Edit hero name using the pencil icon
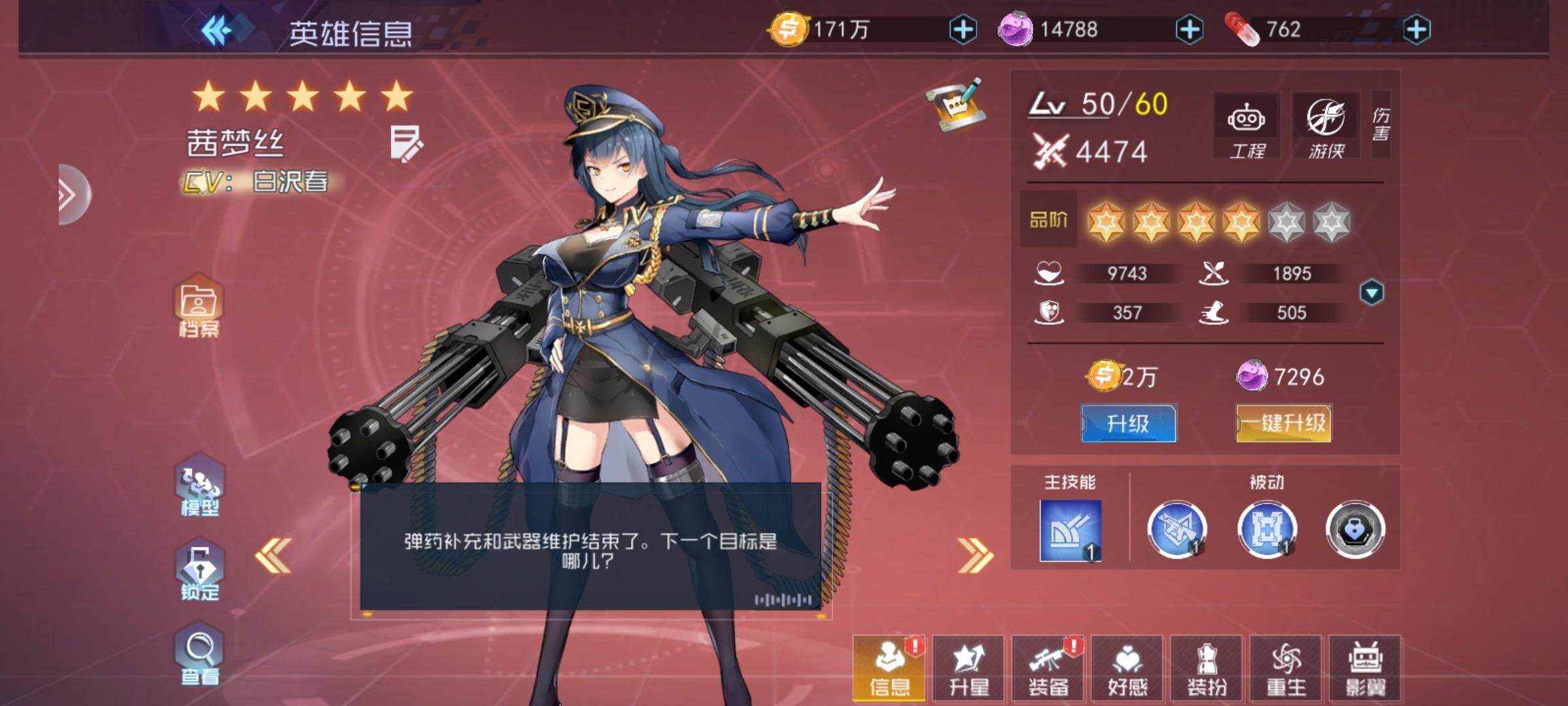1568x706 pixels. click(405, 143)
